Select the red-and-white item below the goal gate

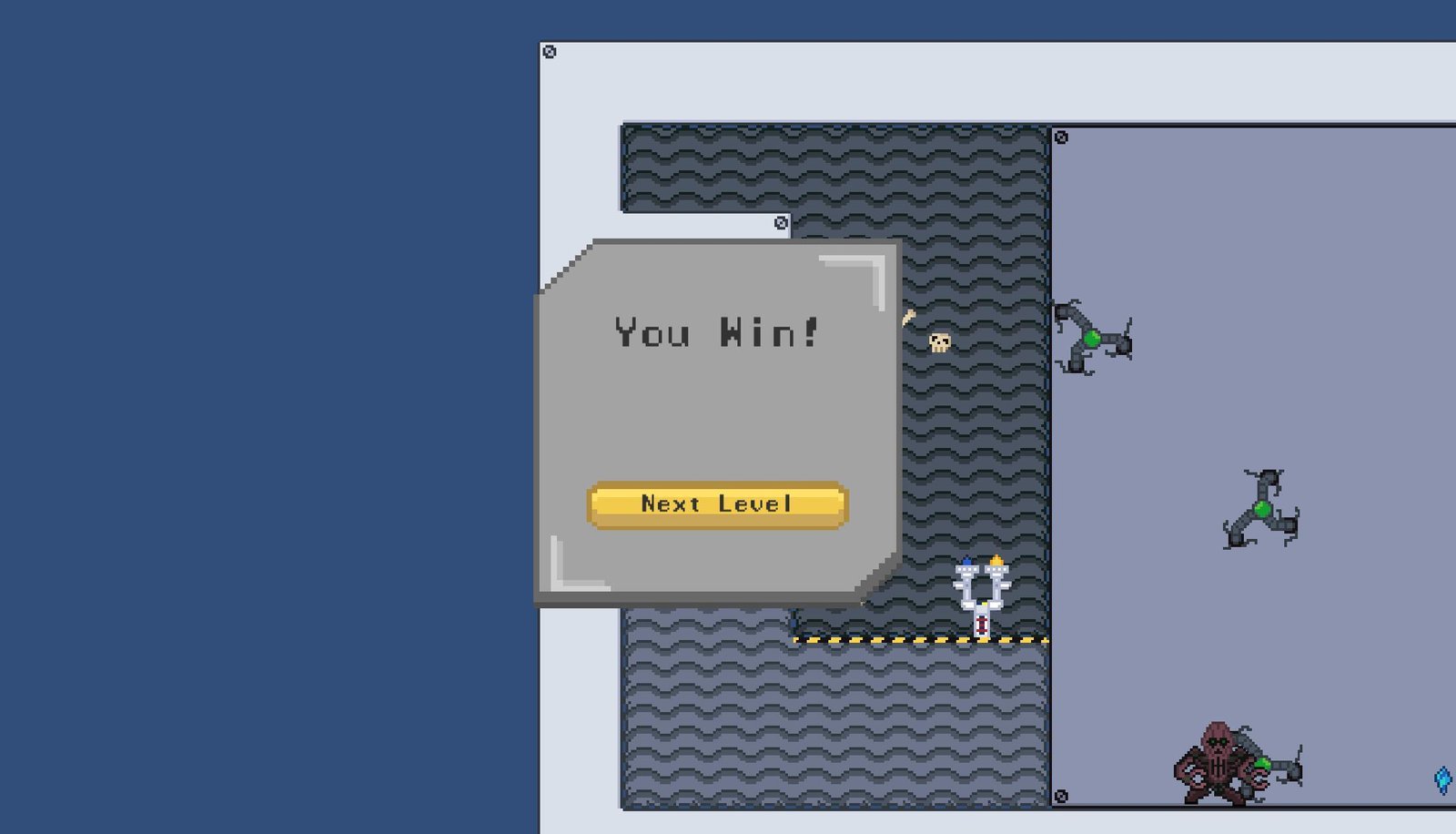(981, 626)
